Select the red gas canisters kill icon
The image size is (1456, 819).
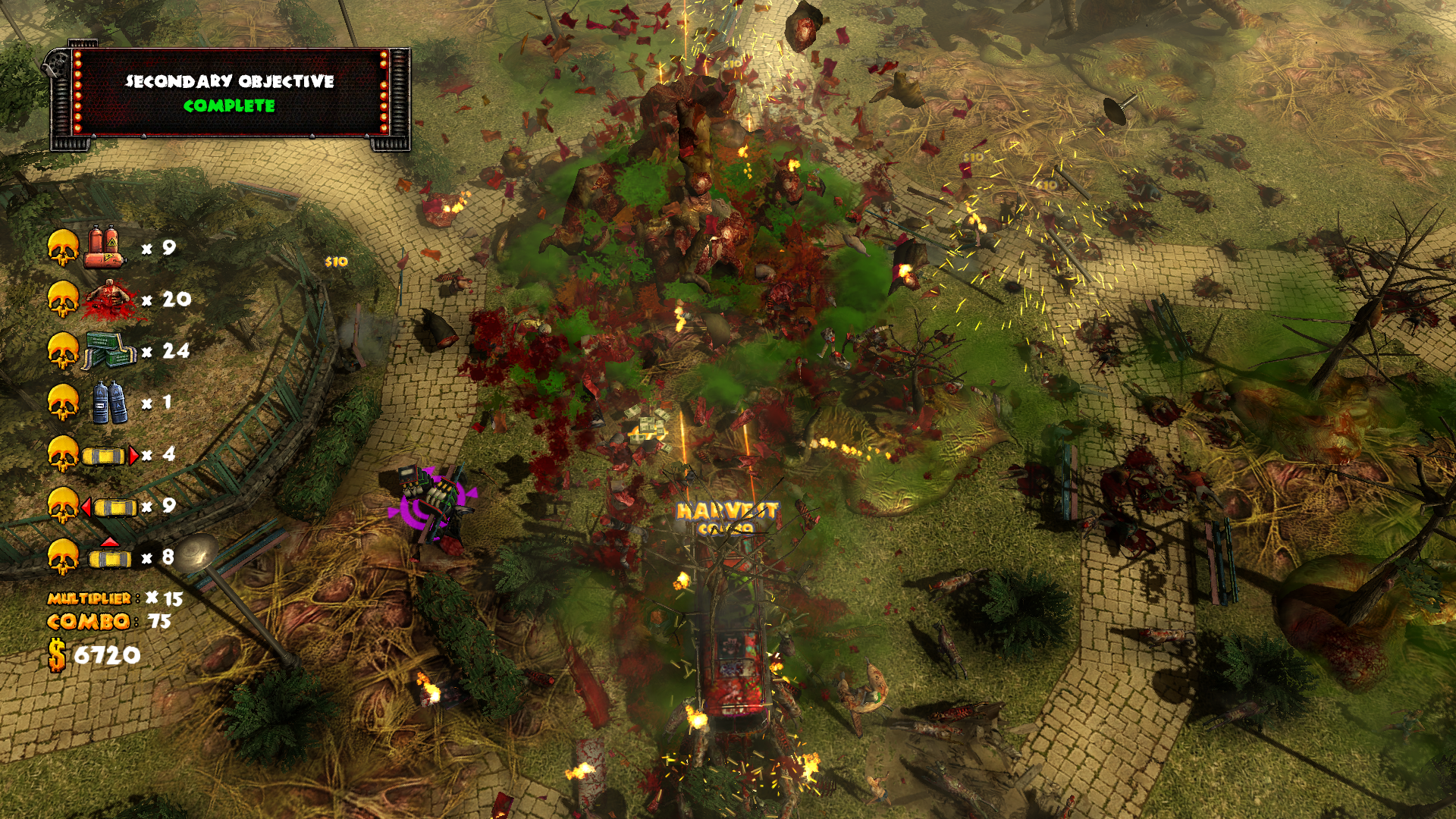coord(105,247)
